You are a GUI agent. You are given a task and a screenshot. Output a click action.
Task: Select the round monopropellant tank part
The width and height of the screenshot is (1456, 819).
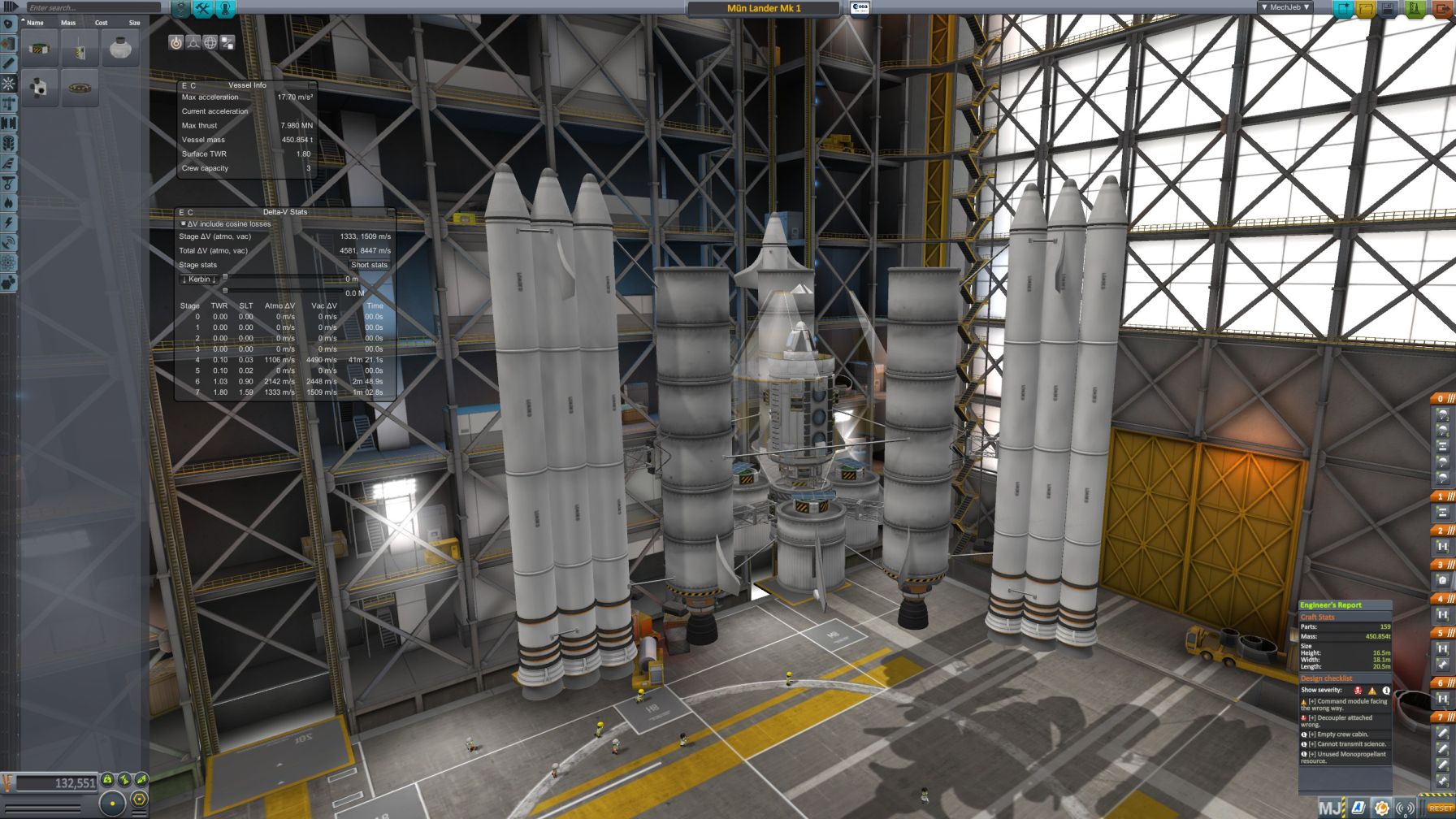pyautogui.click(x=120, y=49)
